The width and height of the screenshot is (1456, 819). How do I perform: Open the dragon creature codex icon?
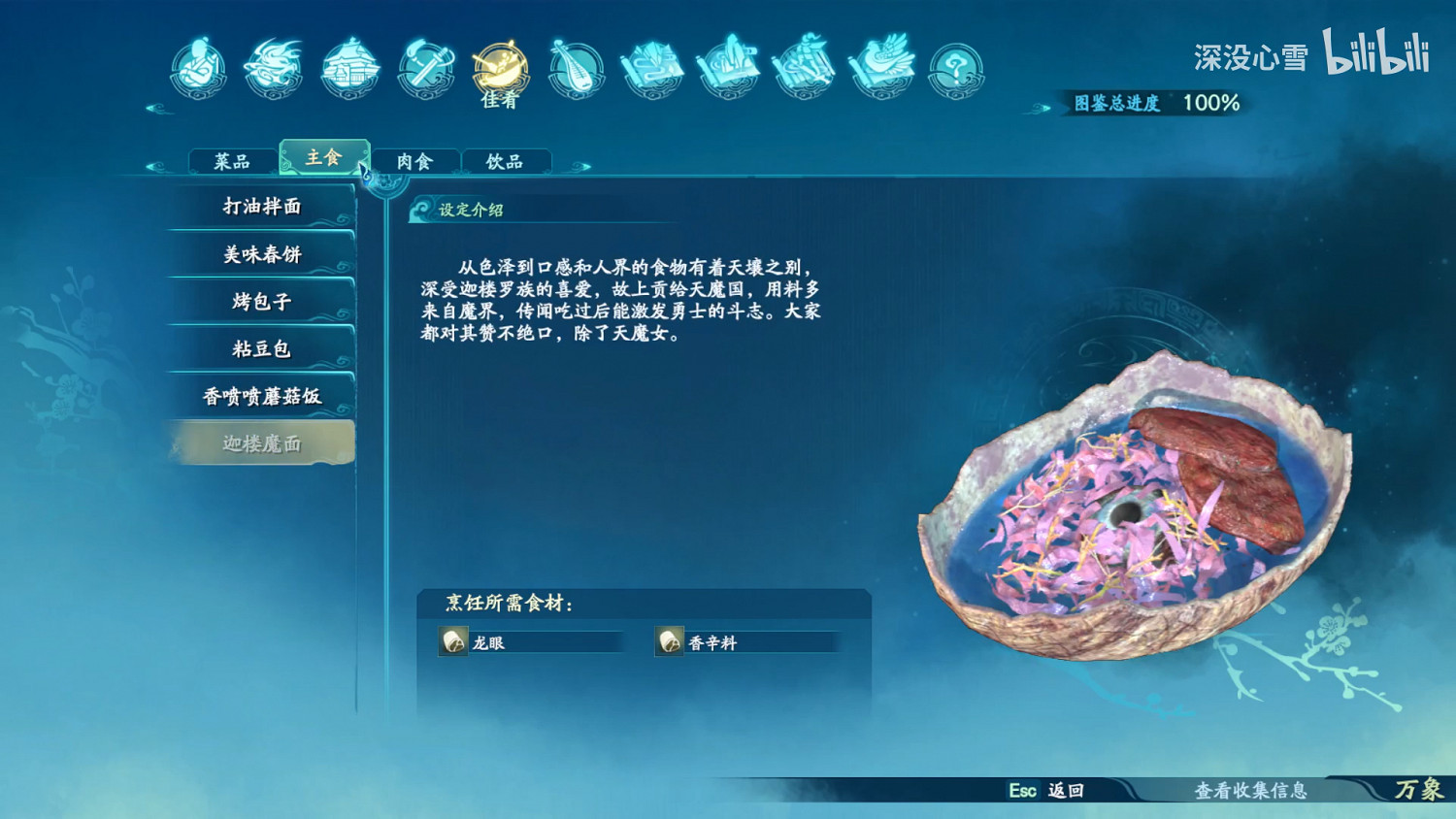pos(273,68)
